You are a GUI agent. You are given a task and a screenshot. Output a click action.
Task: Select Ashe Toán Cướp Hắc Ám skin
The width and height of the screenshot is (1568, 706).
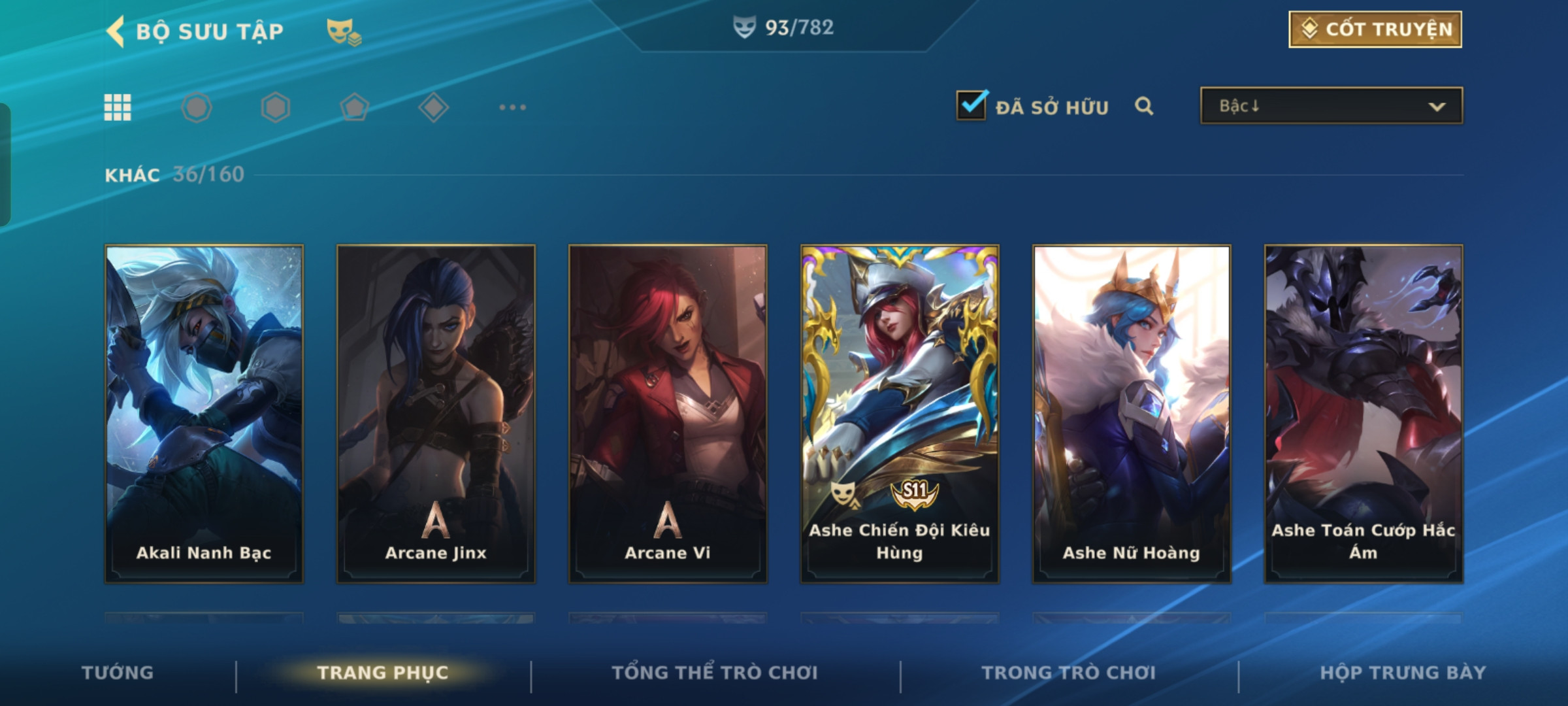[1364, 413]
